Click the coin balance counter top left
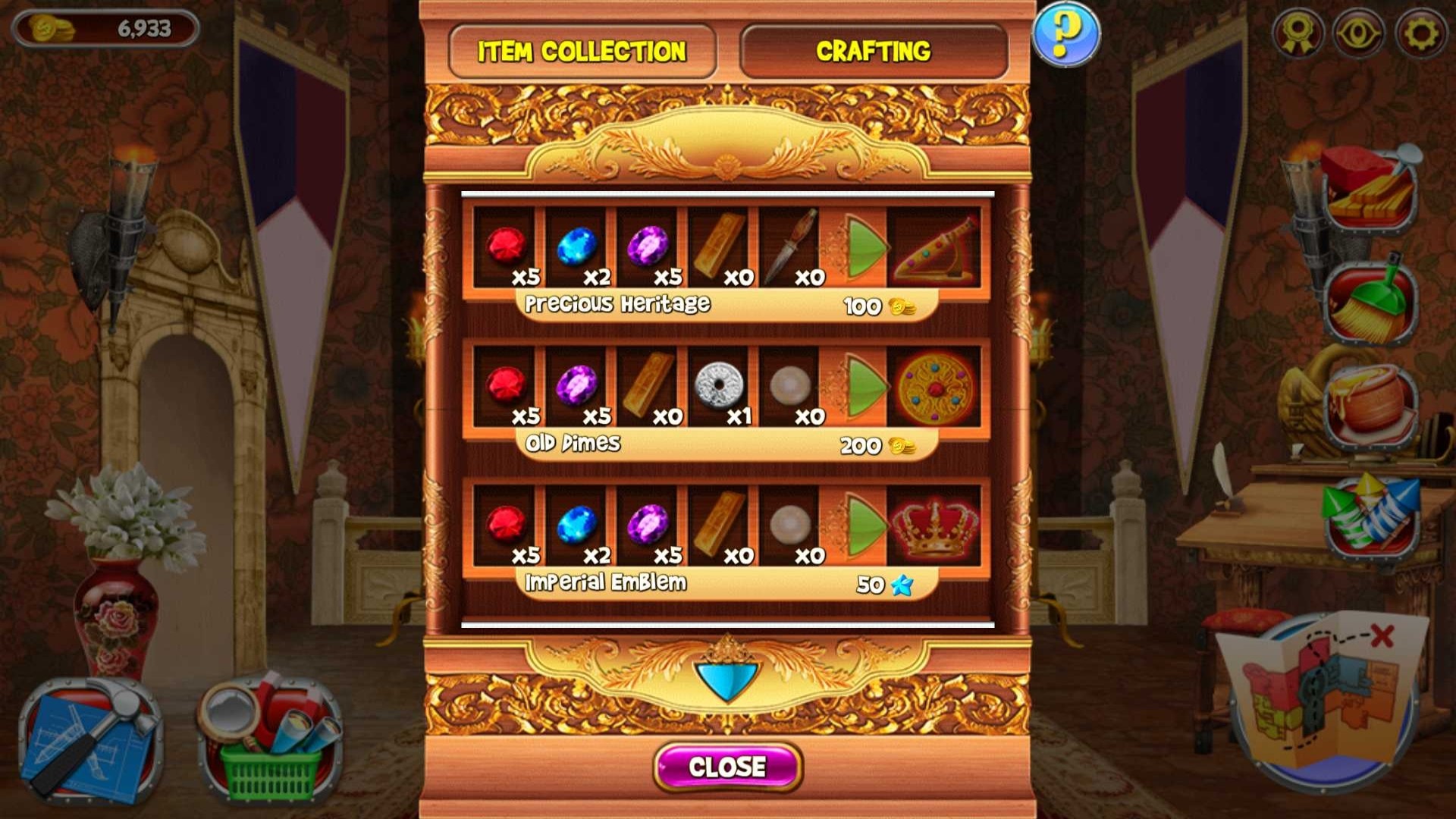The width and height of the screenshot is (1456, 819). coord(106,27)
